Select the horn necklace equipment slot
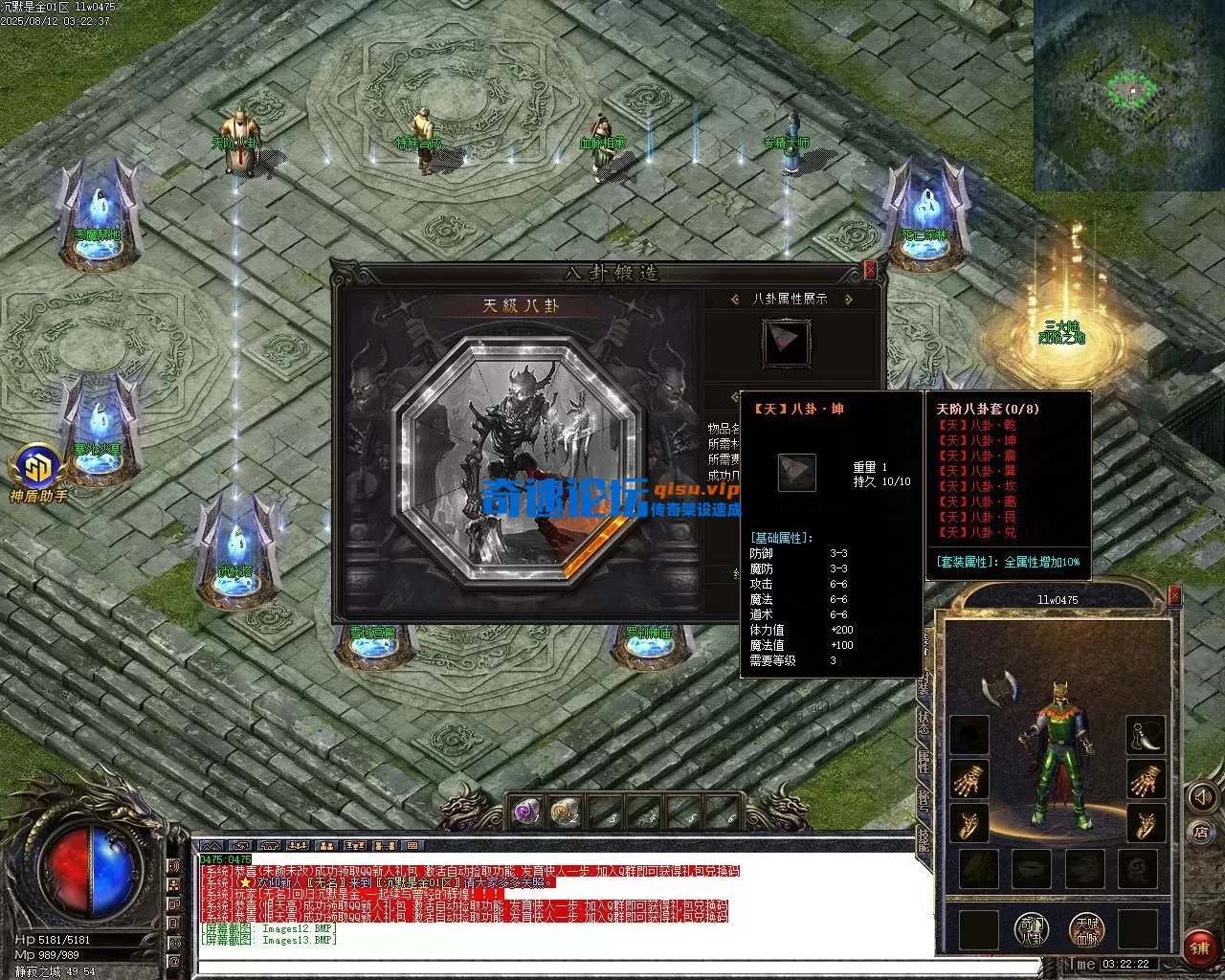 coord(1145,735)
